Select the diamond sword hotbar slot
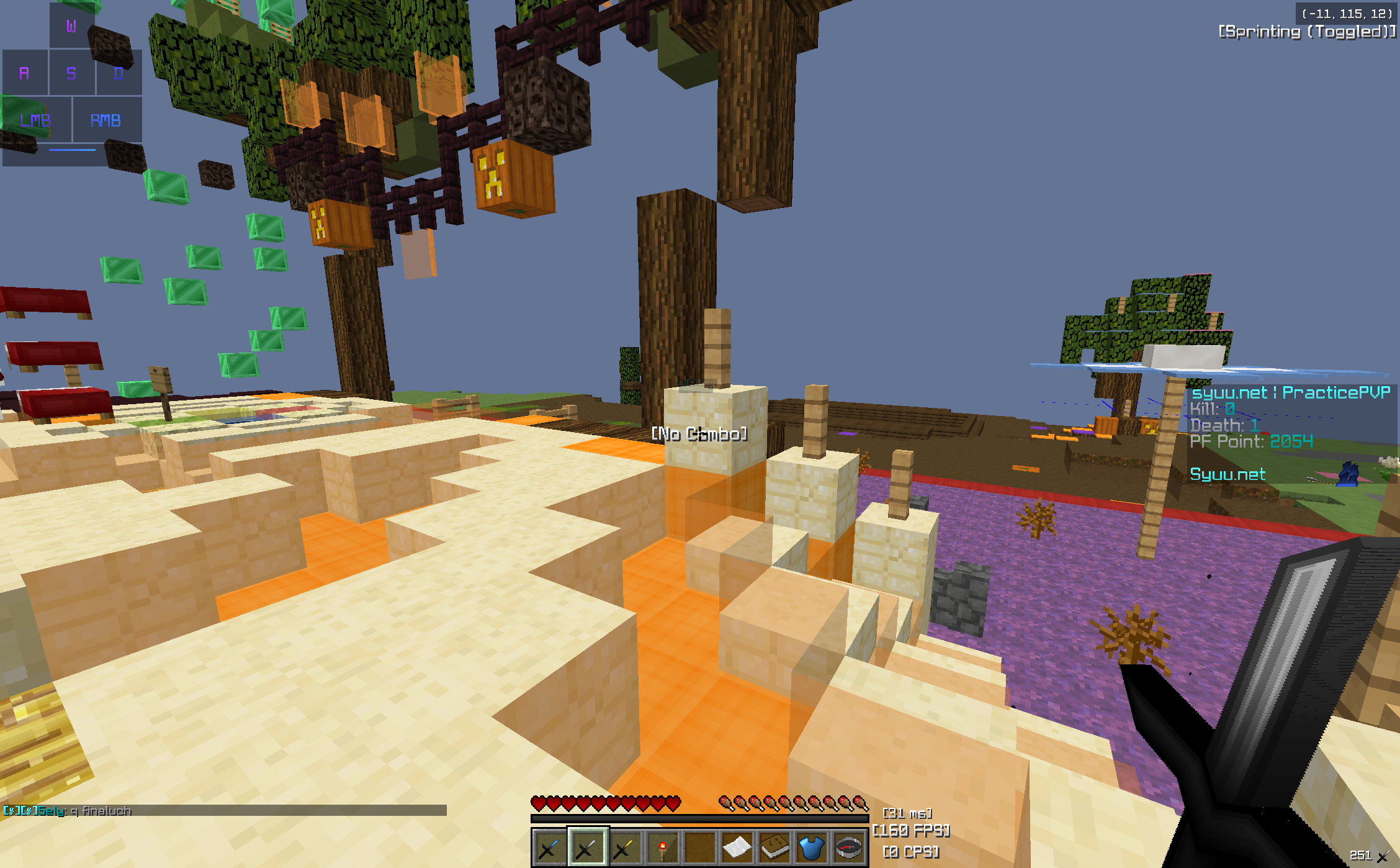This screenshot has width=1400, height=868. tap(549, 847)
